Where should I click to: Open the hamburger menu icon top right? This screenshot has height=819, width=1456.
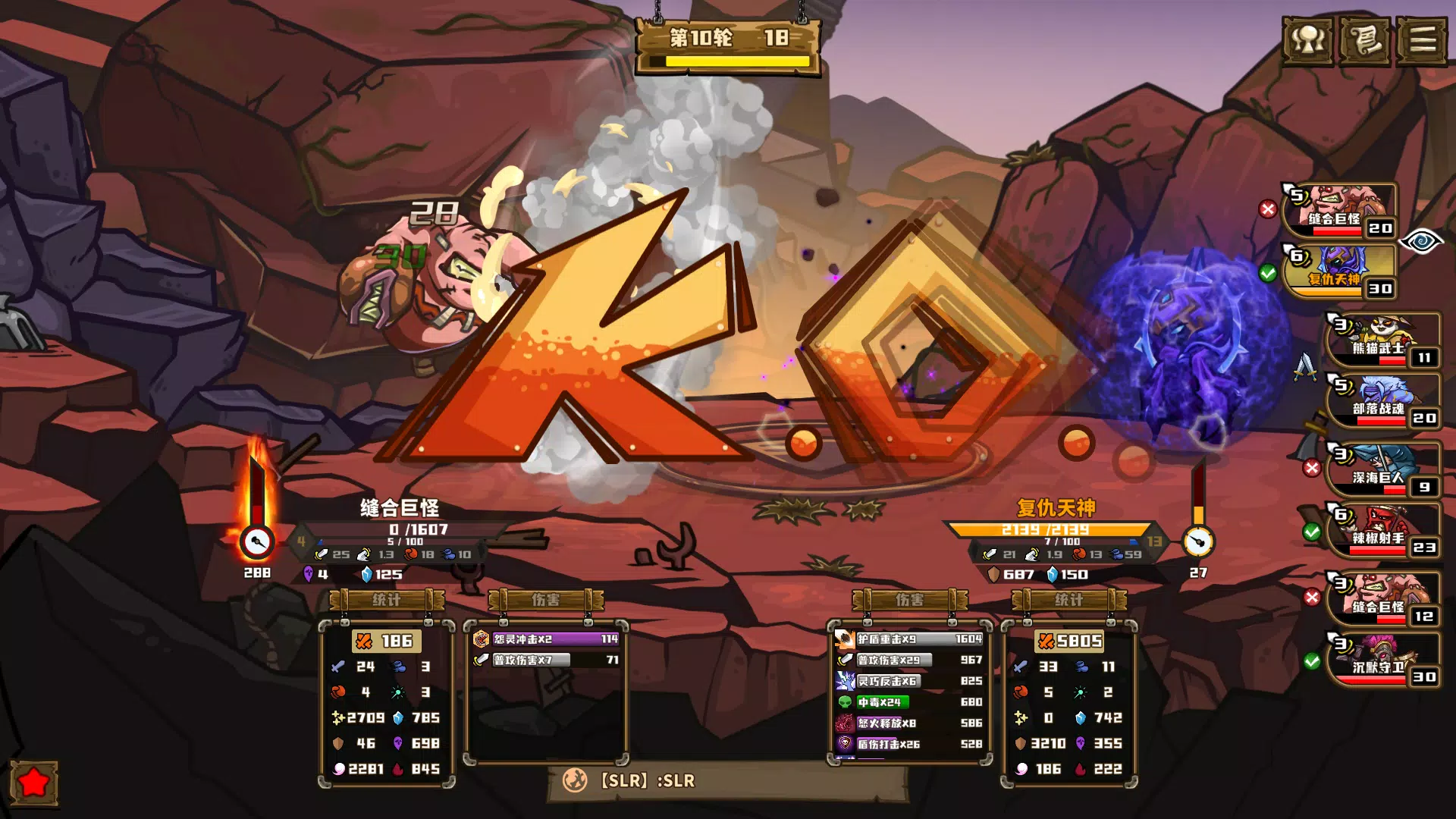pyautogui.click(x=1424, y=42)
